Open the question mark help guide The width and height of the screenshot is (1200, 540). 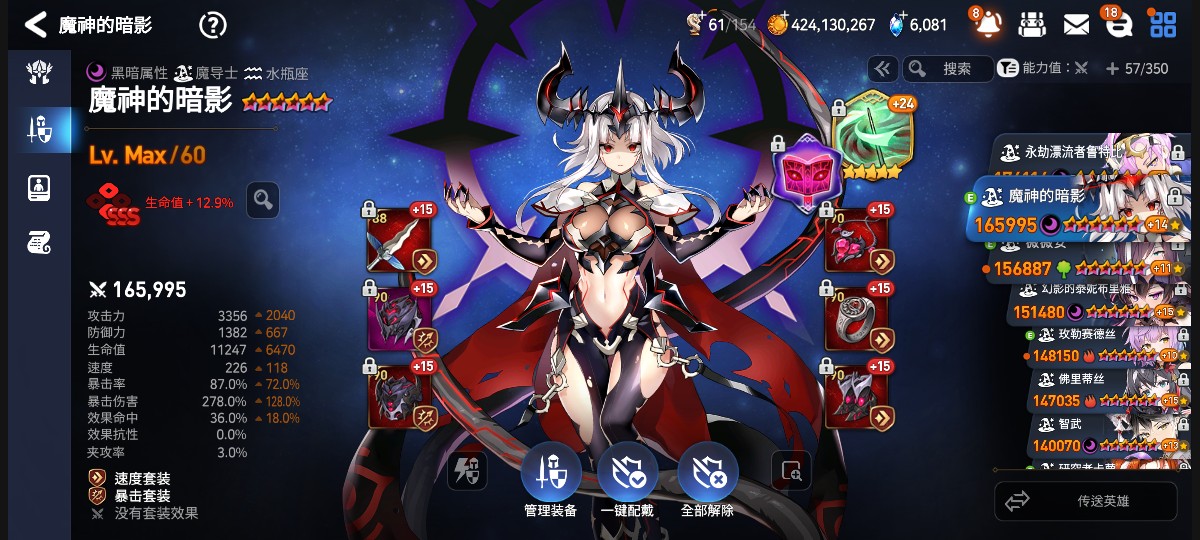pos(212,25)
